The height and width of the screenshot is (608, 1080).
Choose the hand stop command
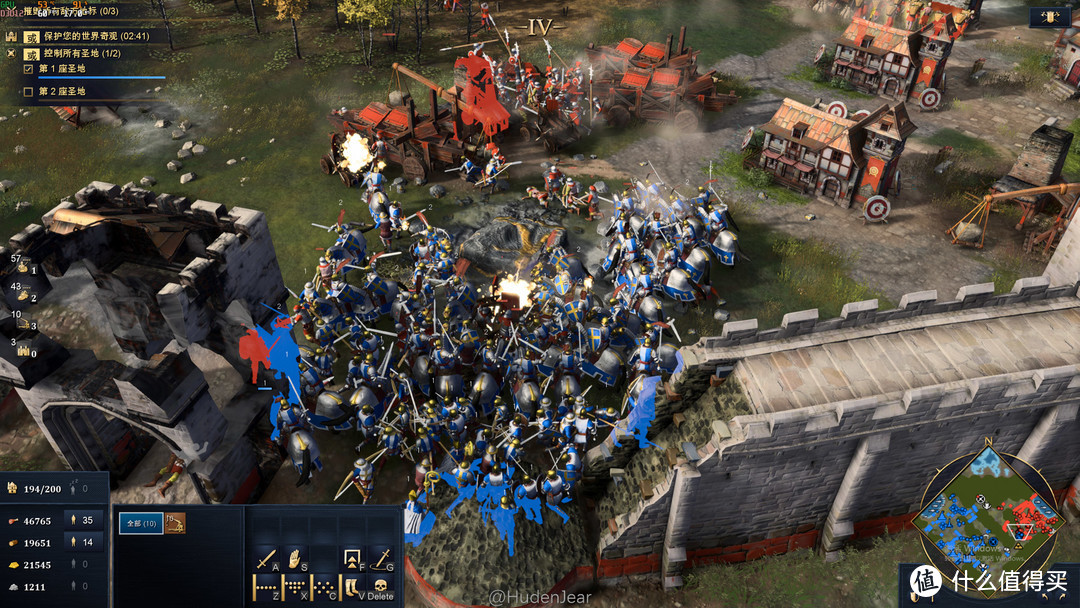(x=295, y=558)
